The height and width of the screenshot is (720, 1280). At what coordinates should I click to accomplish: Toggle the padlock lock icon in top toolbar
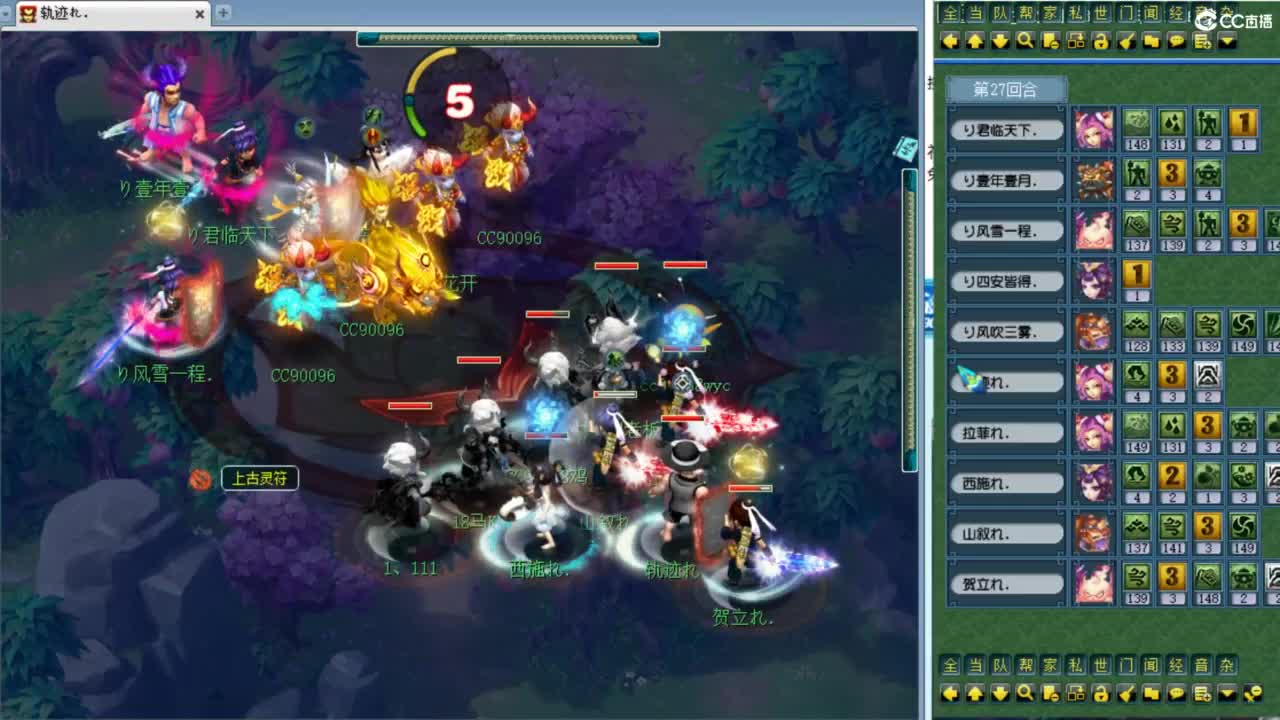click(1101, 41)
